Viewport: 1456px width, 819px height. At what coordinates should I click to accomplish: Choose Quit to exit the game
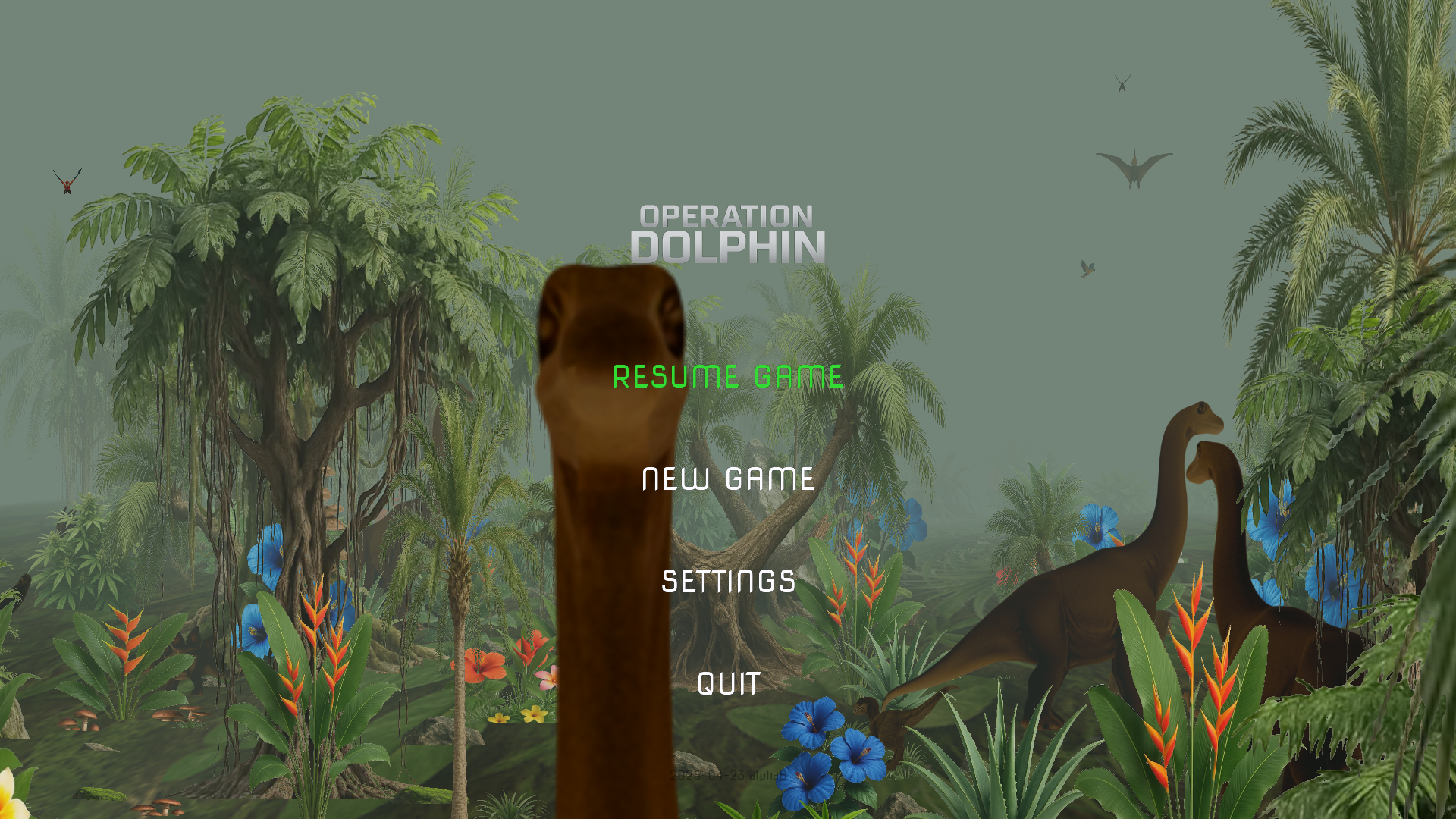(x=728, y=684)
